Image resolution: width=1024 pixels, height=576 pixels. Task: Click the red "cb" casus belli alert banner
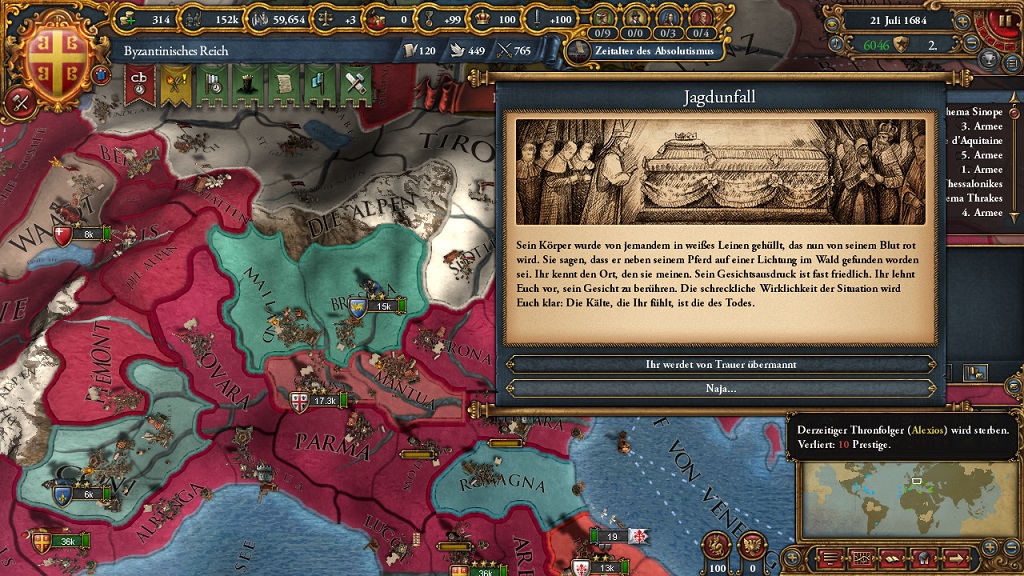[137, 85]
